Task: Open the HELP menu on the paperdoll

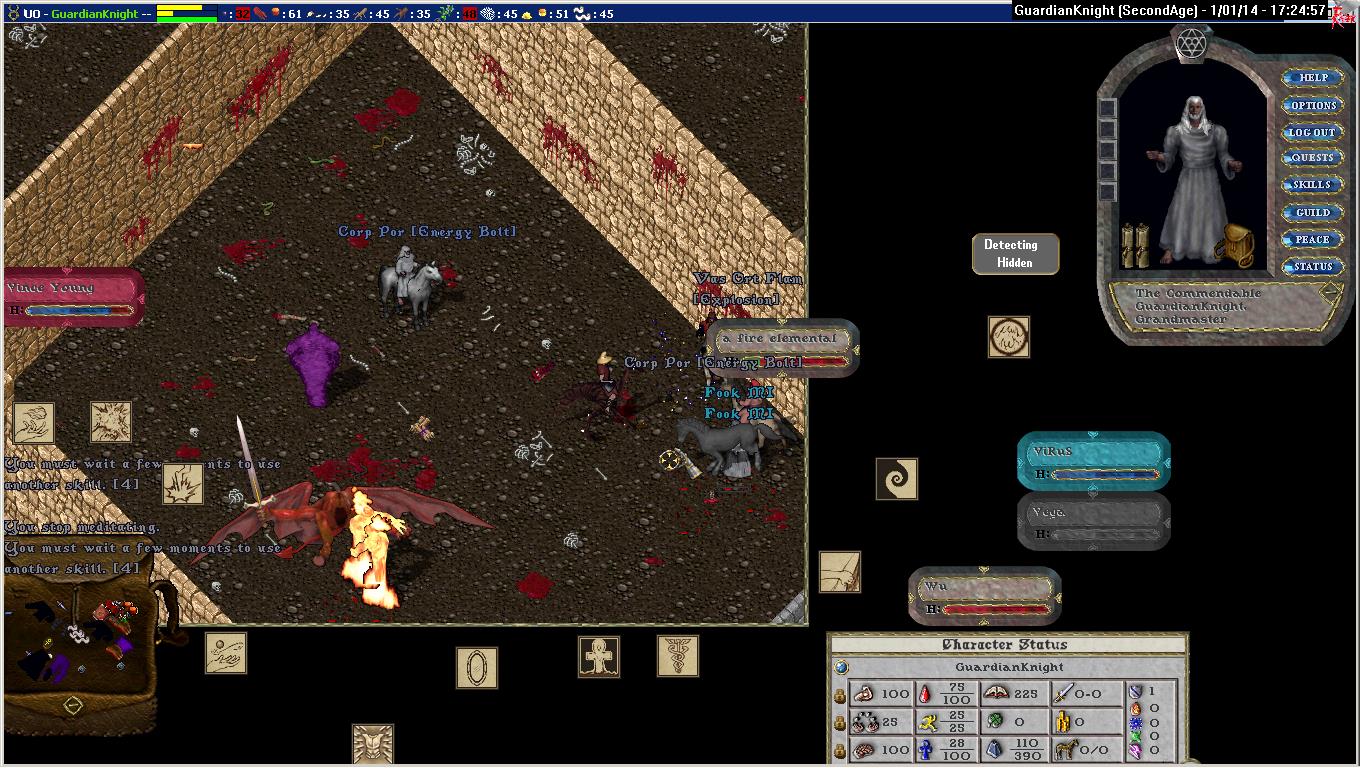Action: click(x=1313, y=78)
